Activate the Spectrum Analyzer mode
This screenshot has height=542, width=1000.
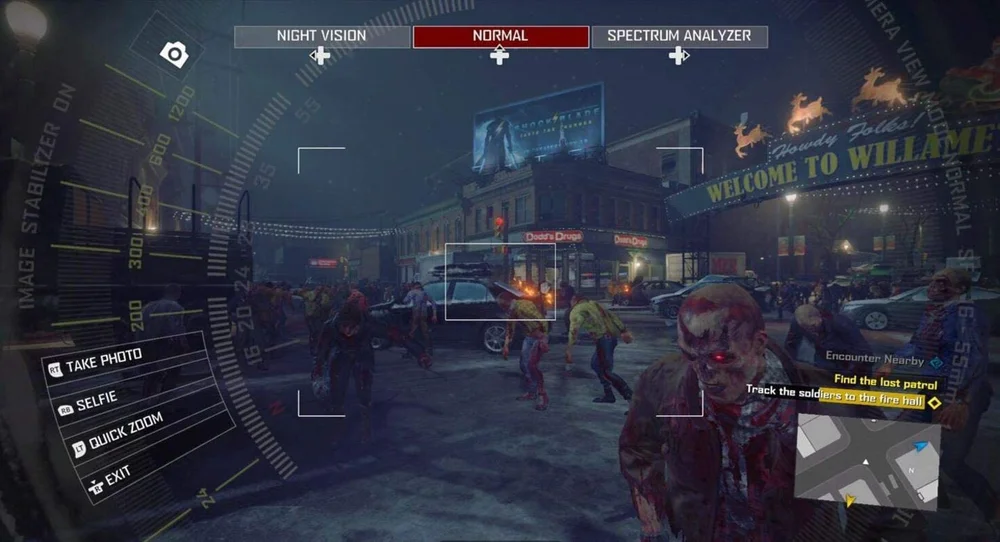pos(679,37)
